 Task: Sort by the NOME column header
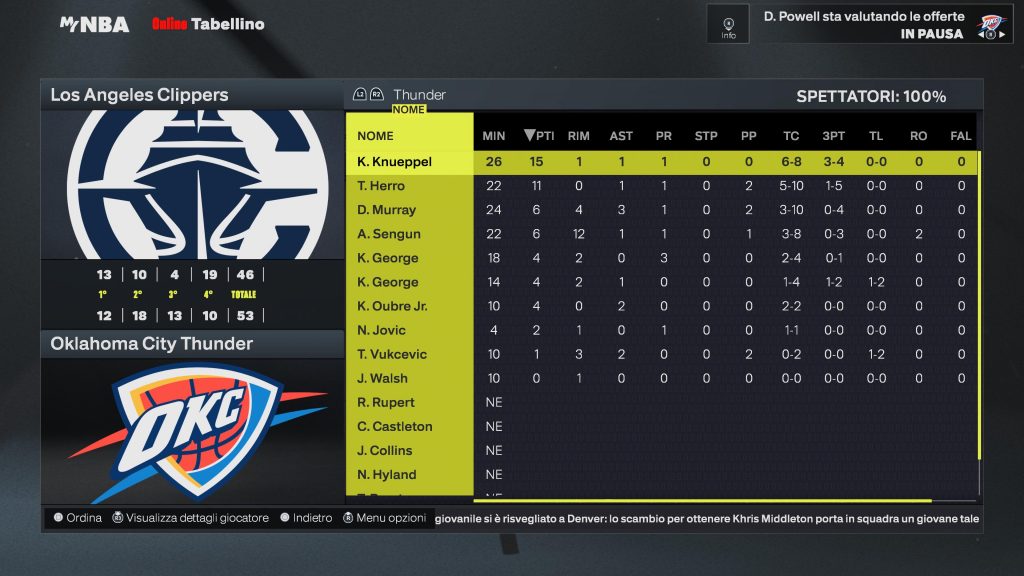tap(376, 136)
